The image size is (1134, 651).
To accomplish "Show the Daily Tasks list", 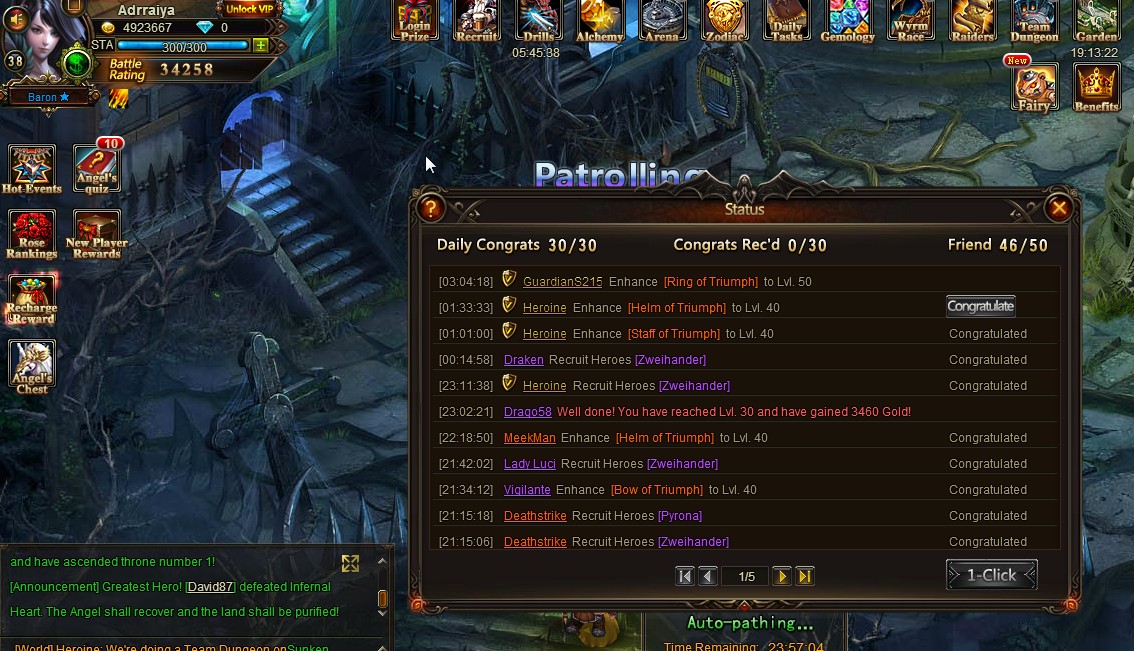I will click(787, 20).
